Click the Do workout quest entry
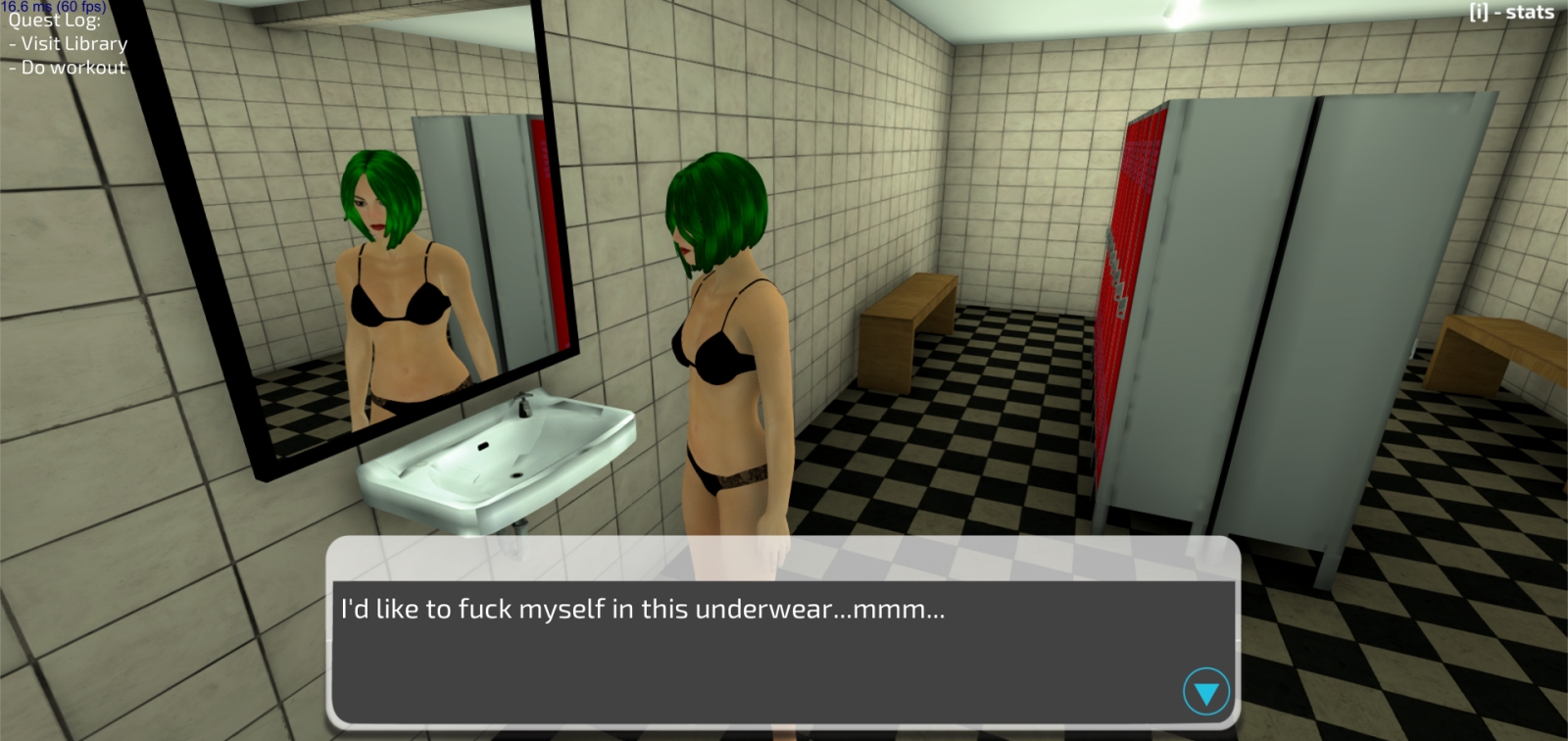This screenshot has width=1568, height=741. click(x=66, y=67)
